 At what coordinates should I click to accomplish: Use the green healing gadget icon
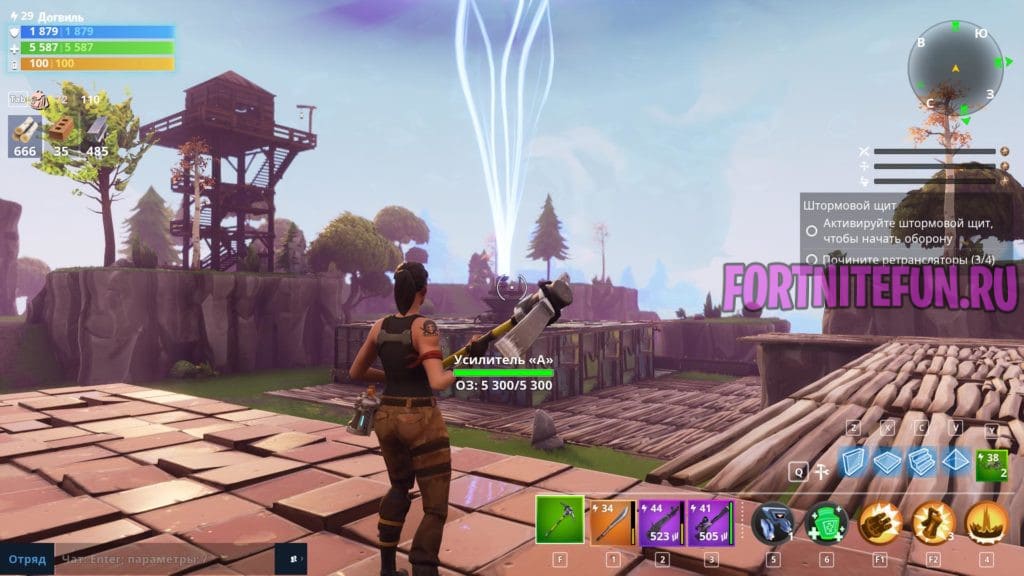click(x=826, y=522)
